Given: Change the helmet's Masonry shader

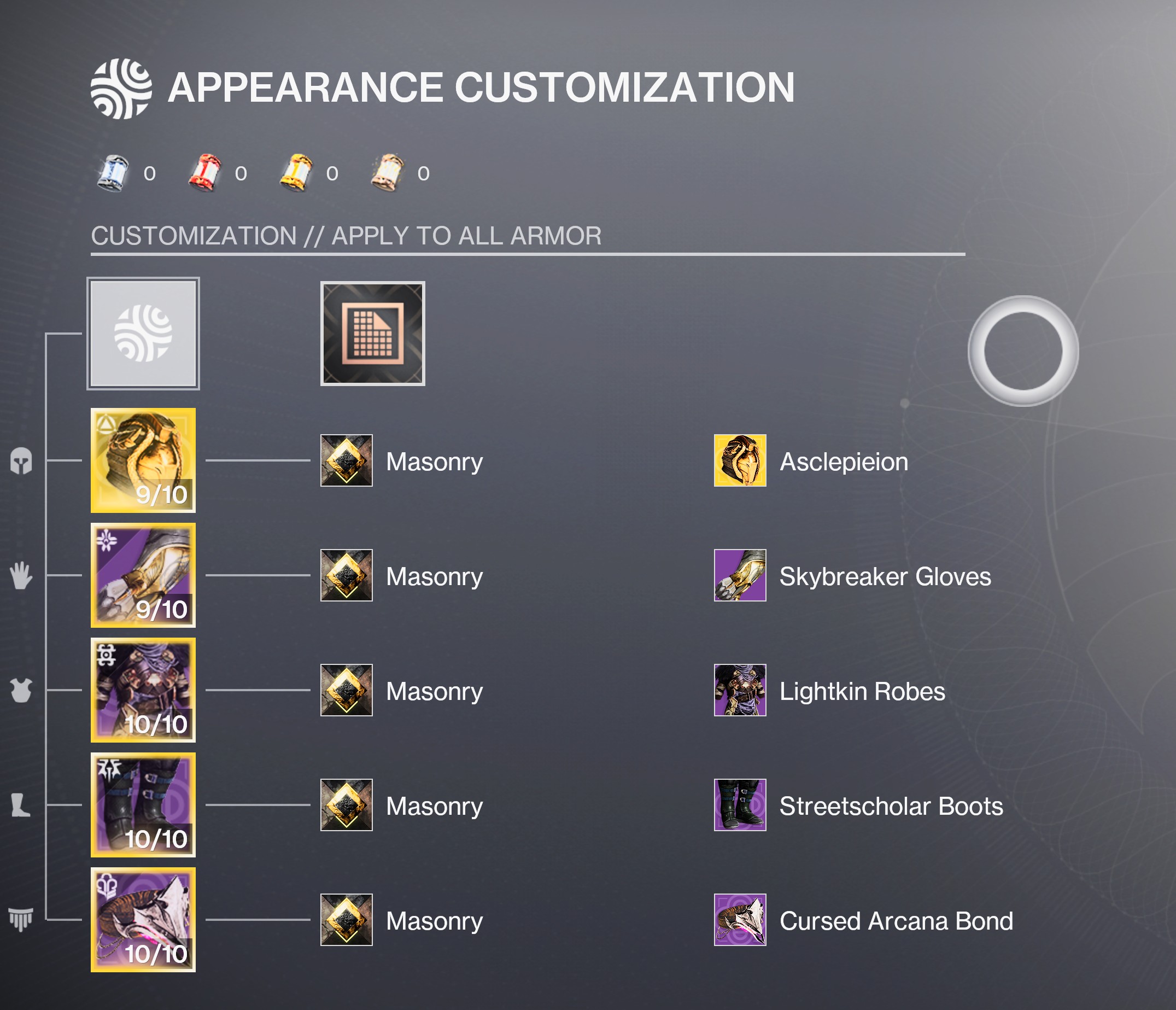Looking at the screenshot, I should click(346, 460).
